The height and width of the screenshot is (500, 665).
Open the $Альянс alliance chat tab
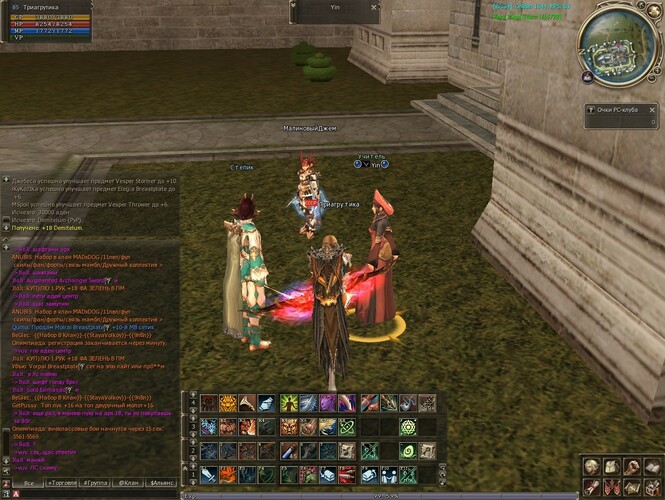(161, 483)
